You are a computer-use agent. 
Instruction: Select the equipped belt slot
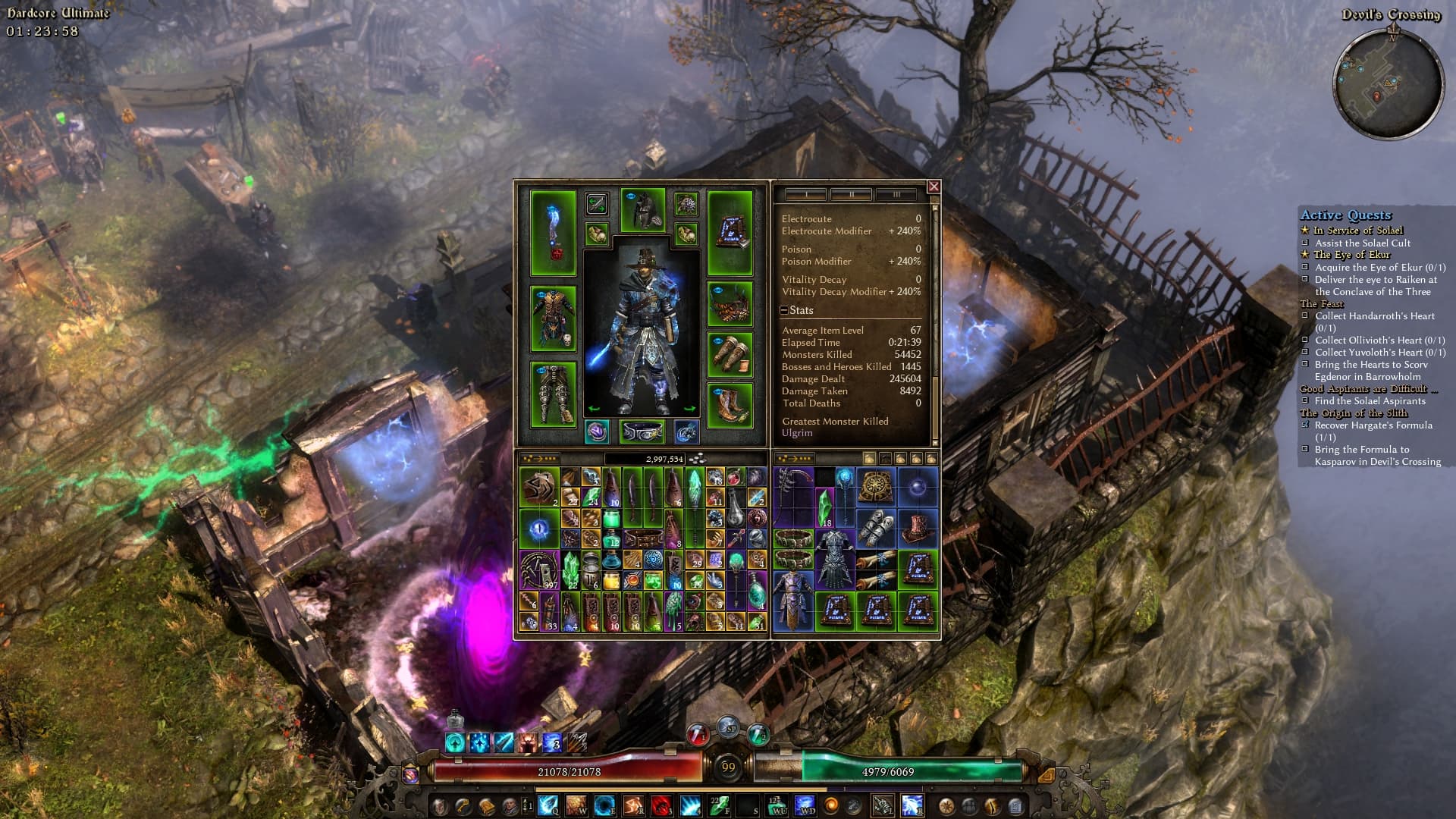(642, 431)
